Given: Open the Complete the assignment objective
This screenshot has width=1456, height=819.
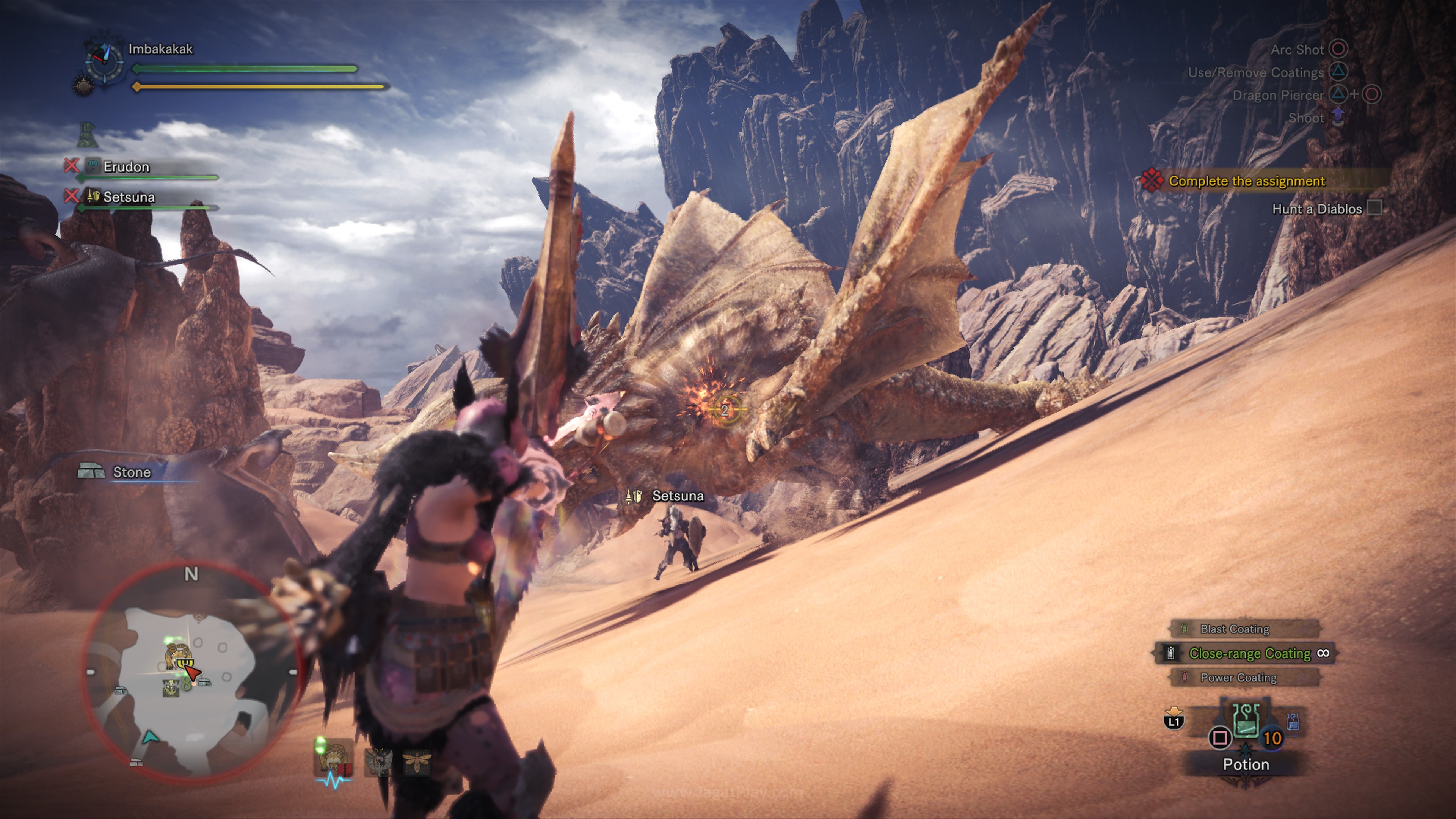Looking at the screenshot, I should (1246, 181).
